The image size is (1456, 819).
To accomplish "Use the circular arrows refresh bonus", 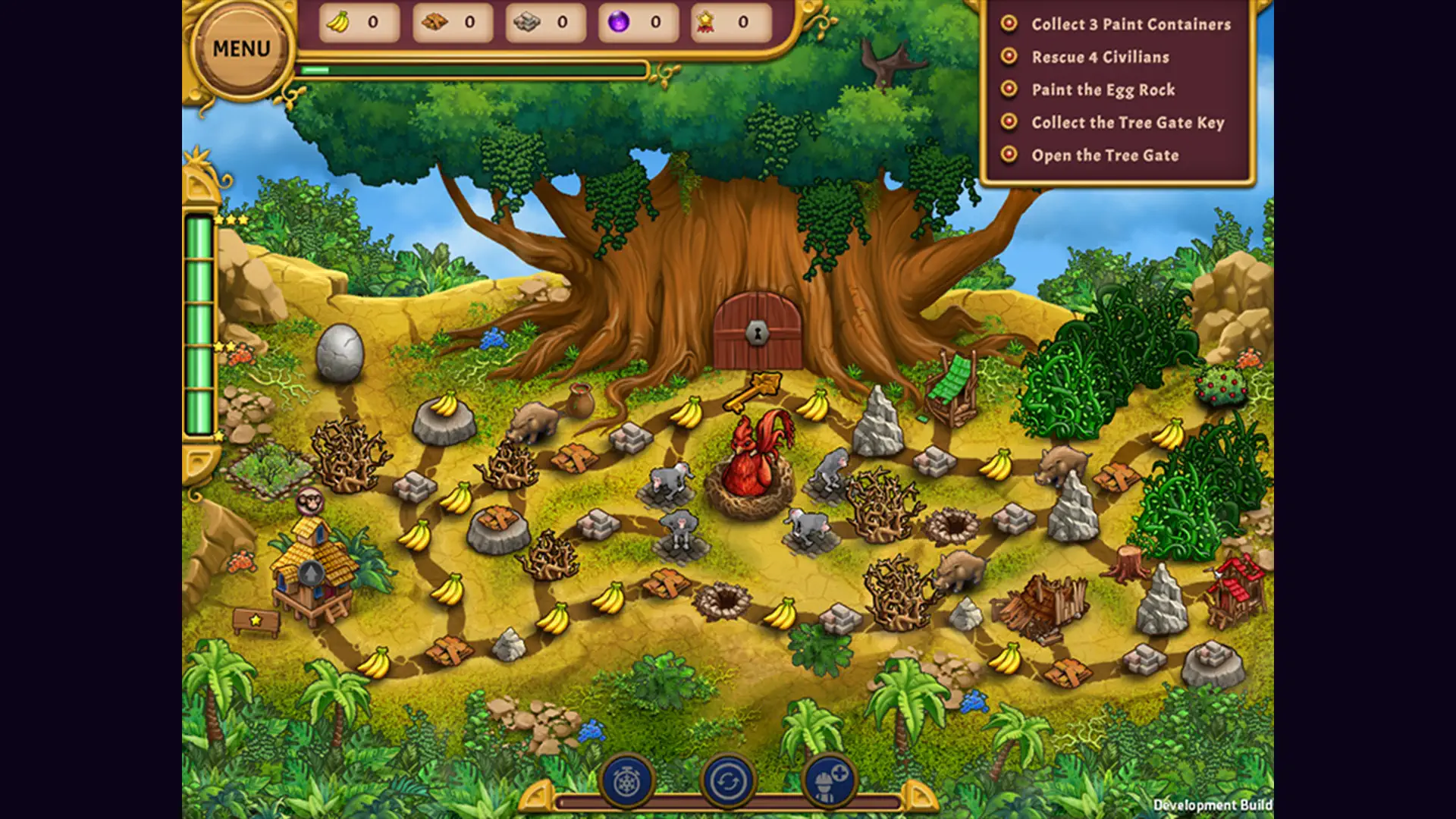I will tap(728, 780).
